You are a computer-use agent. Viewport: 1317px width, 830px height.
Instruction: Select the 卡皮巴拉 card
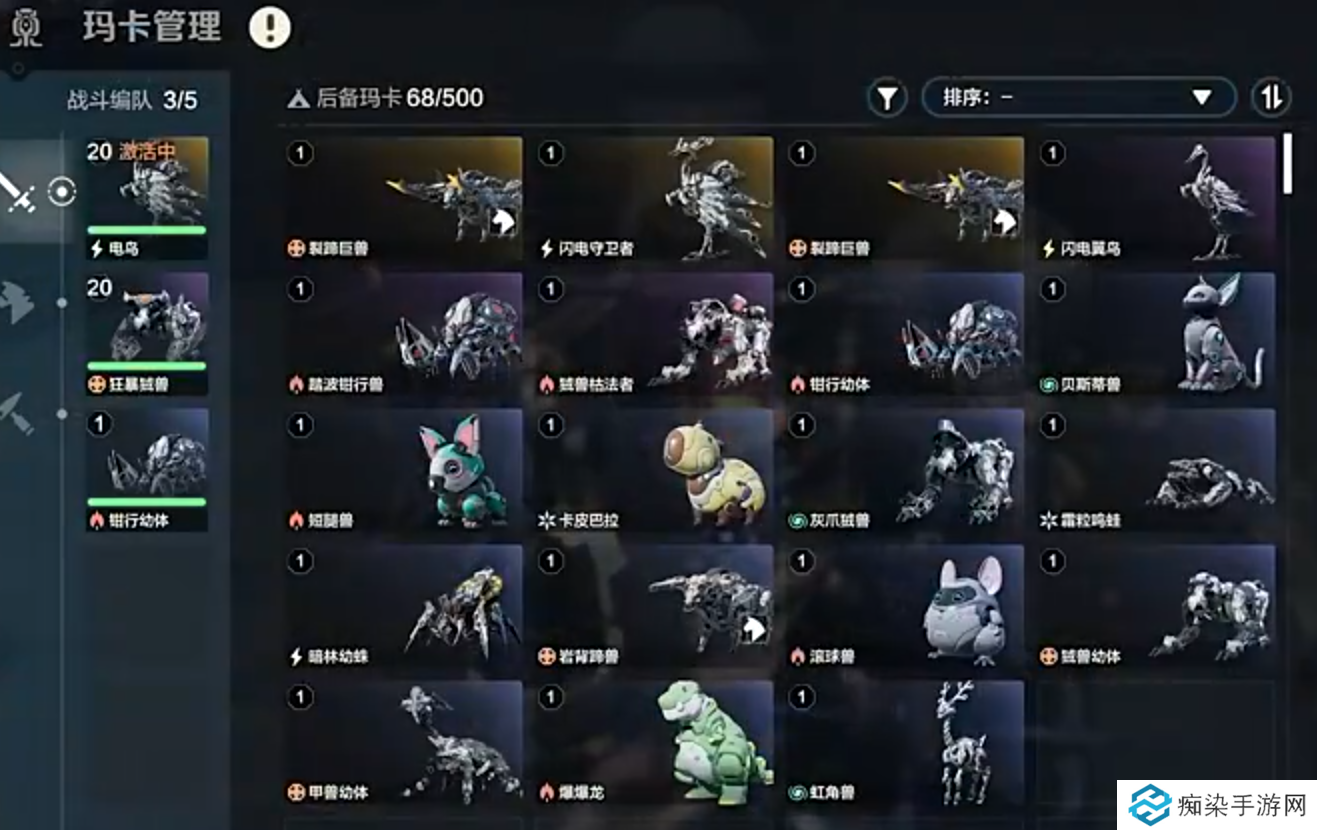pos(653,471)
